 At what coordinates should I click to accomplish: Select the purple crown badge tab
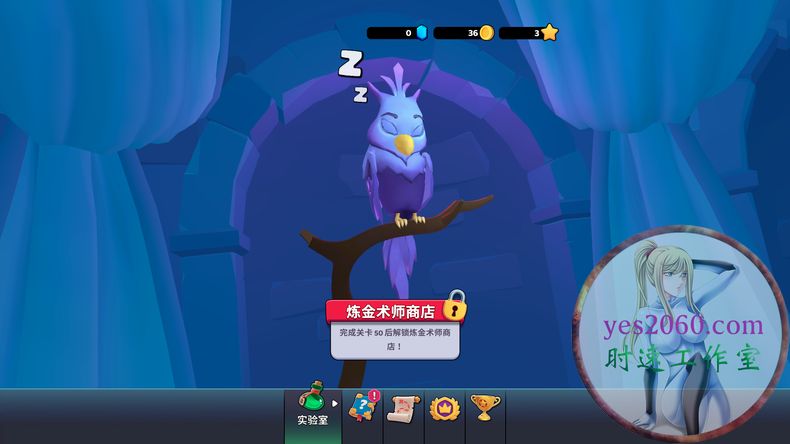[x=443, y=408]
